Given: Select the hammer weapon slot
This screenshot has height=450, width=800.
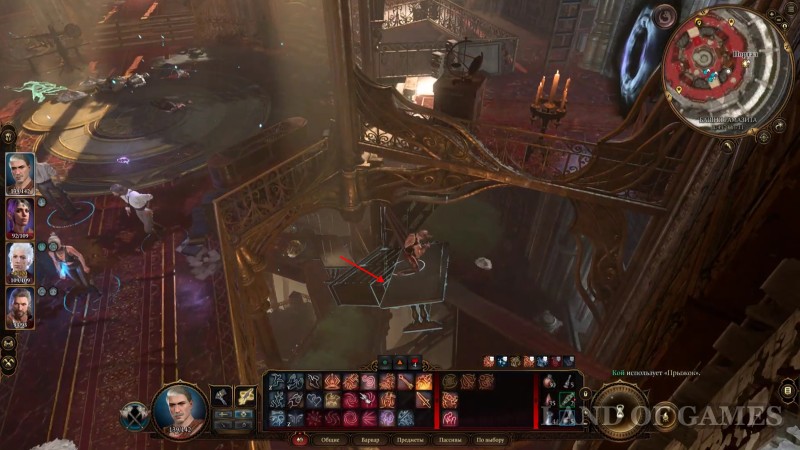Looking at the screenshot, I should point(221,397).
